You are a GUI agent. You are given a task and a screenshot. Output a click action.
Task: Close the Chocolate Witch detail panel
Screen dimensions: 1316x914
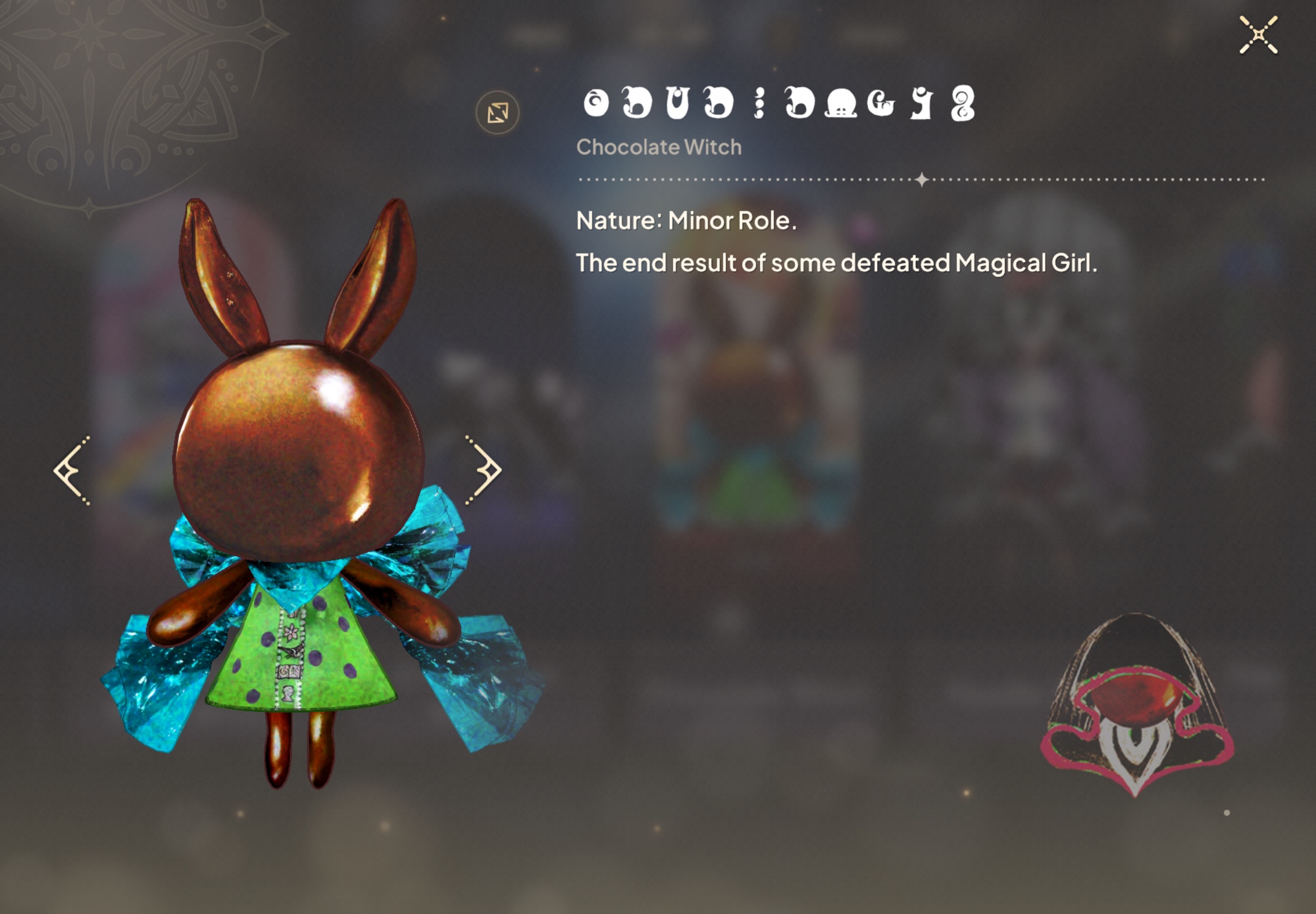1258,35
